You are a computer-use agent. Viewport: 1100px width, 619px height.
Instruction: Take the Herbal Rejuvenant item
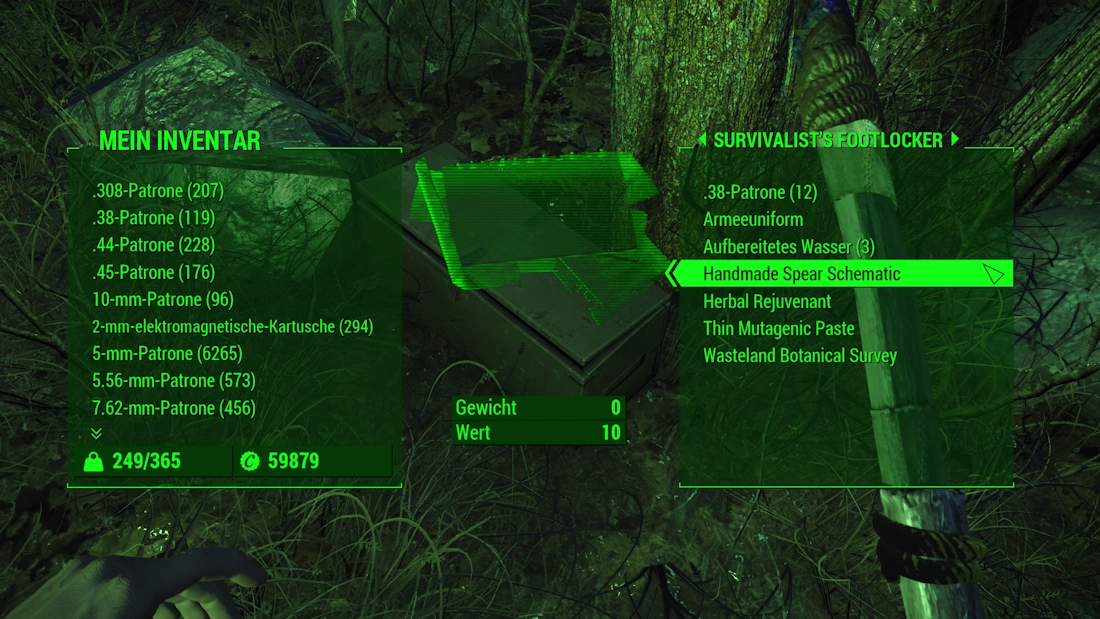tap(767, 301)
